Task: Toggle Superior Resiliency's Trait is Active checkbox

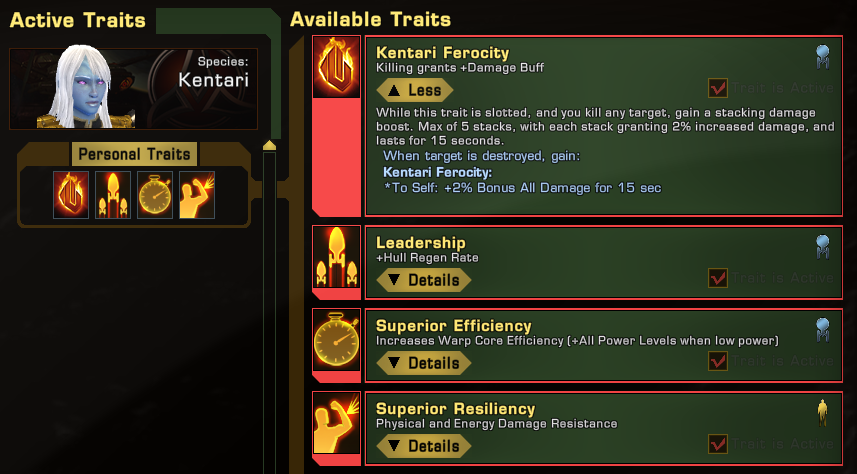Action: click(717, 444)
